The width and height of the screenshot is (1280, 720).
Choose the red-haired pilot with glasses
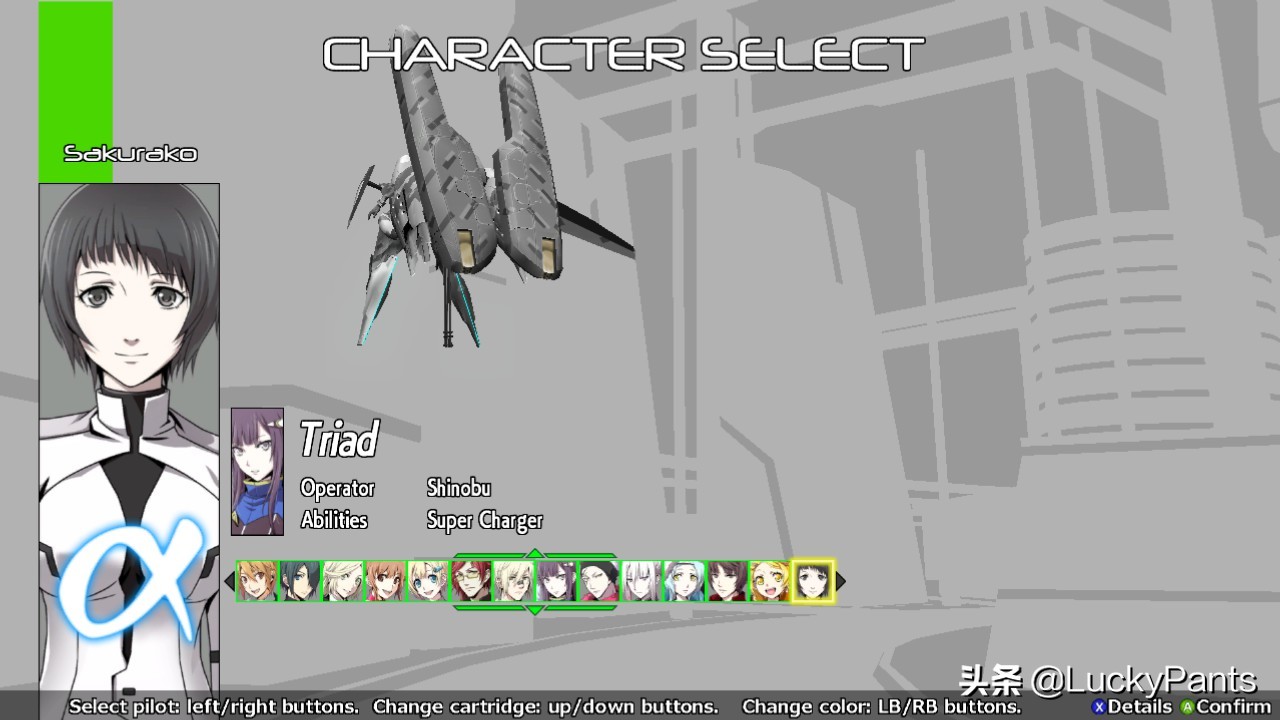(x=471, y=581)
